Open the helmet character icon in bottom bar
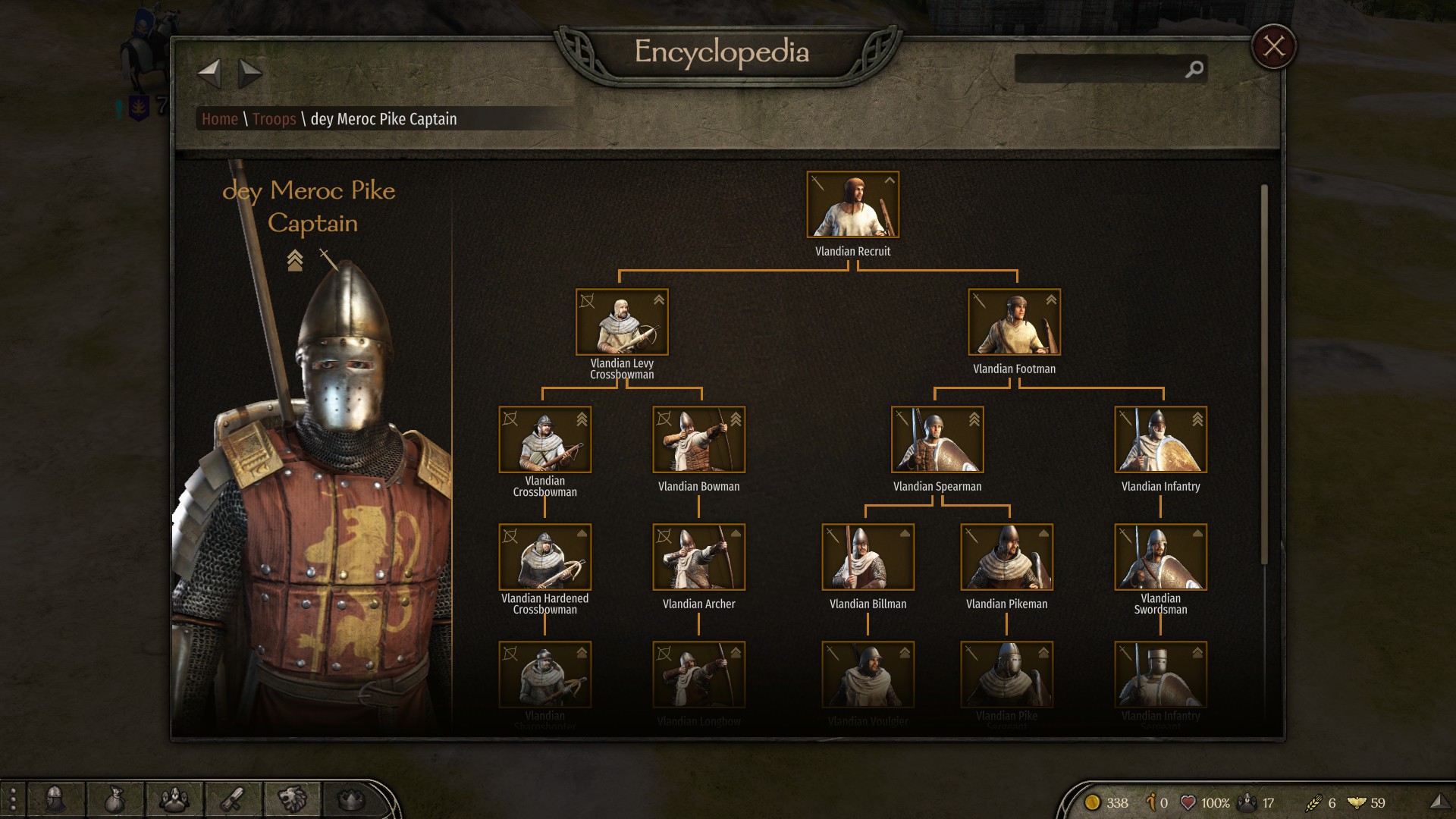 55,799
